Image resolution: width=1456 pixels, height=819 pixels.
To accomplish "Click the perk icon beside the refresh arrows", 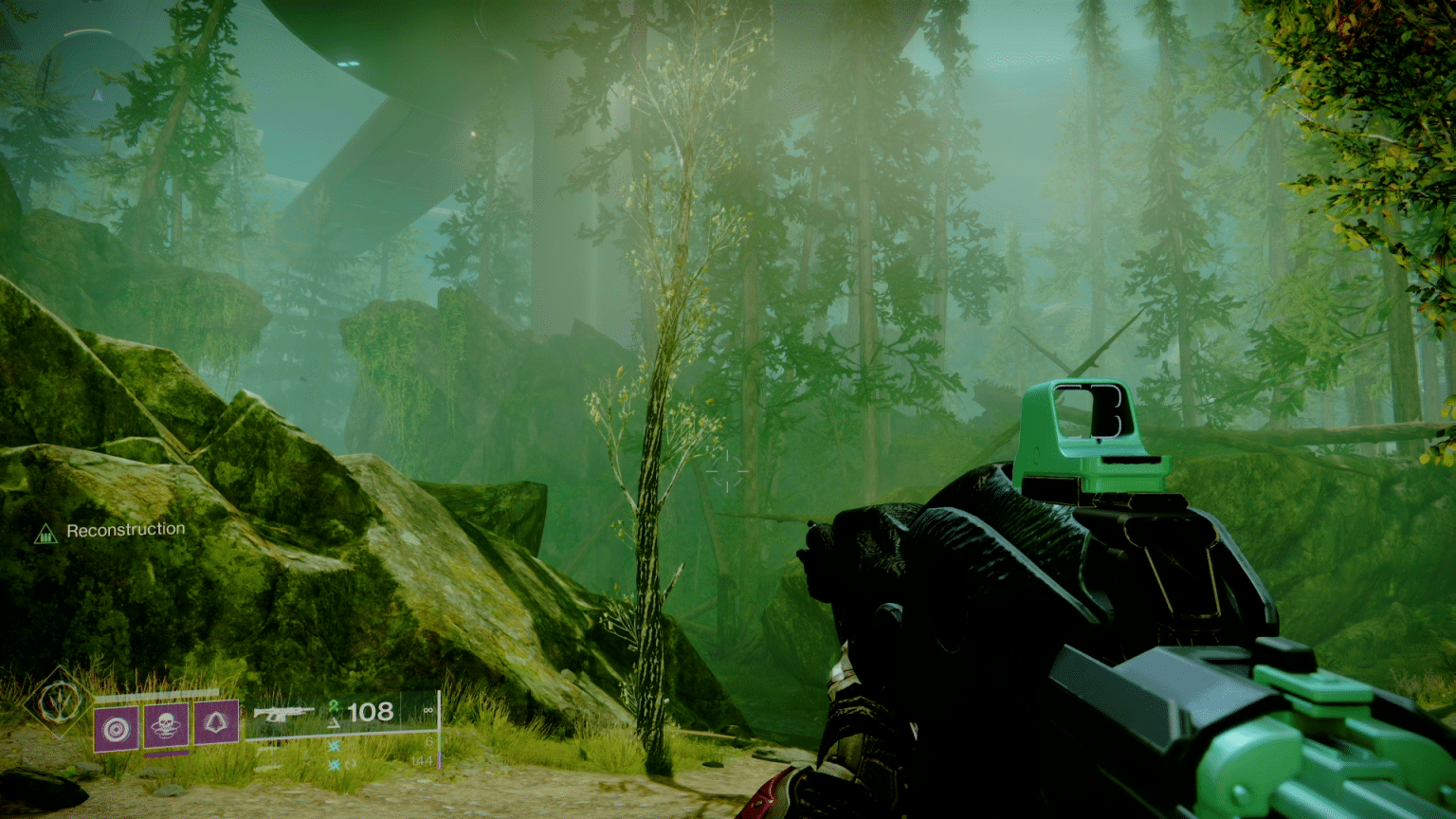I will (334, 764).
